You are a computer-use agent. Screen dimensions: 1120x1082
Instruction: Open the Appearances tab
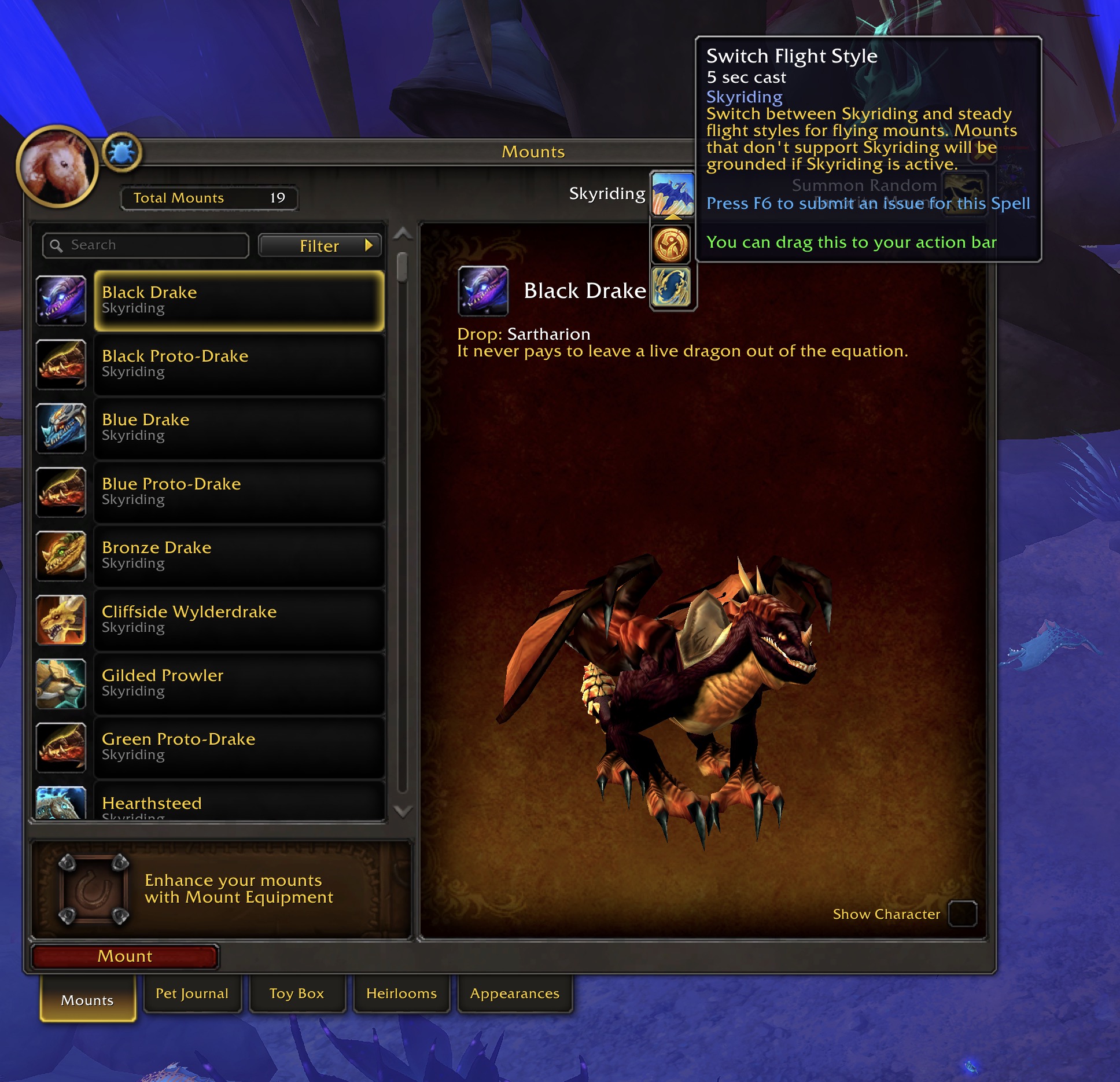click(515, 993)
